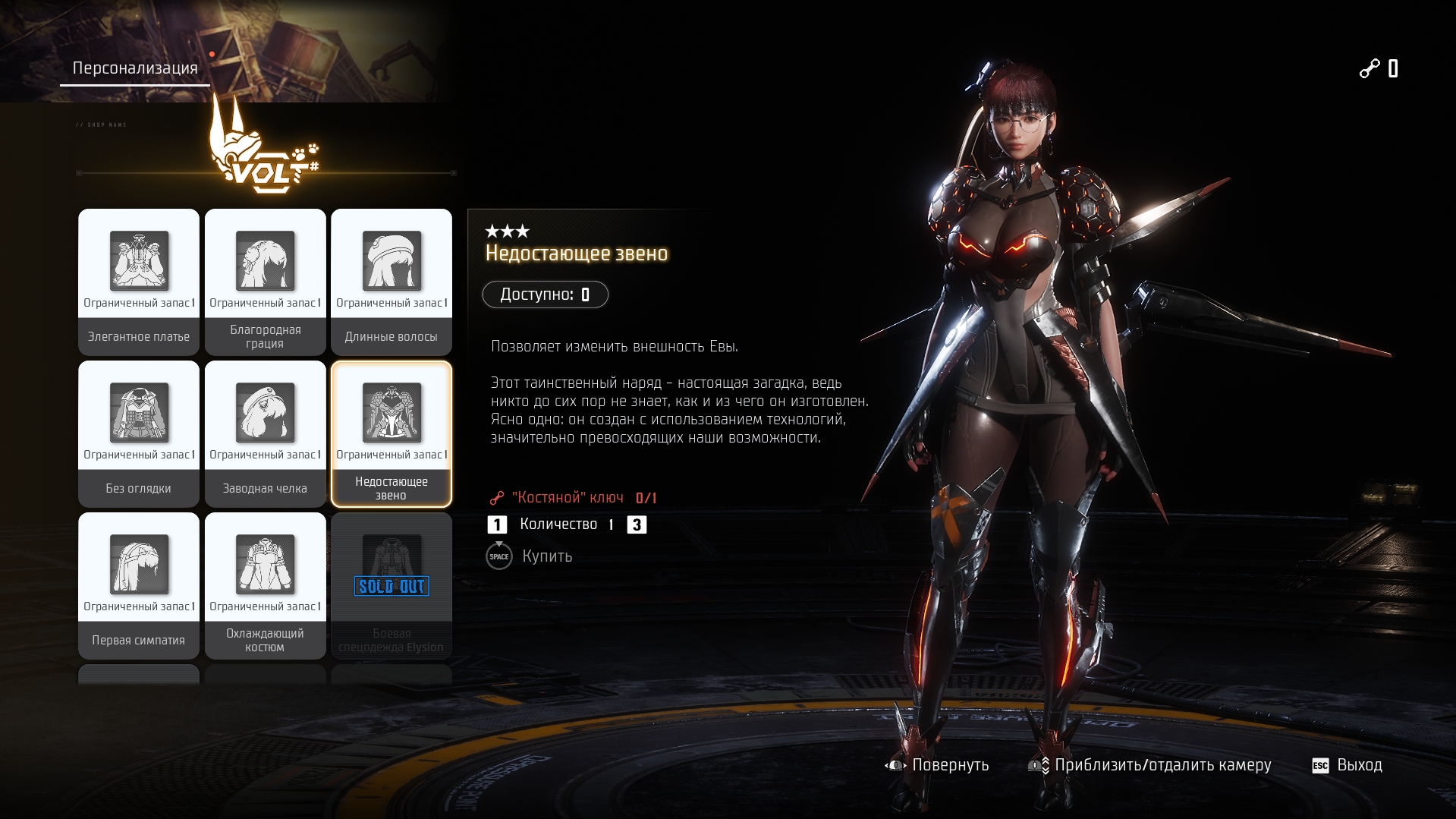The width and height of the screenshot is (1456, 819).
Task: Choose the Недостающее звено outfit tile
Action: coord(392,433)
